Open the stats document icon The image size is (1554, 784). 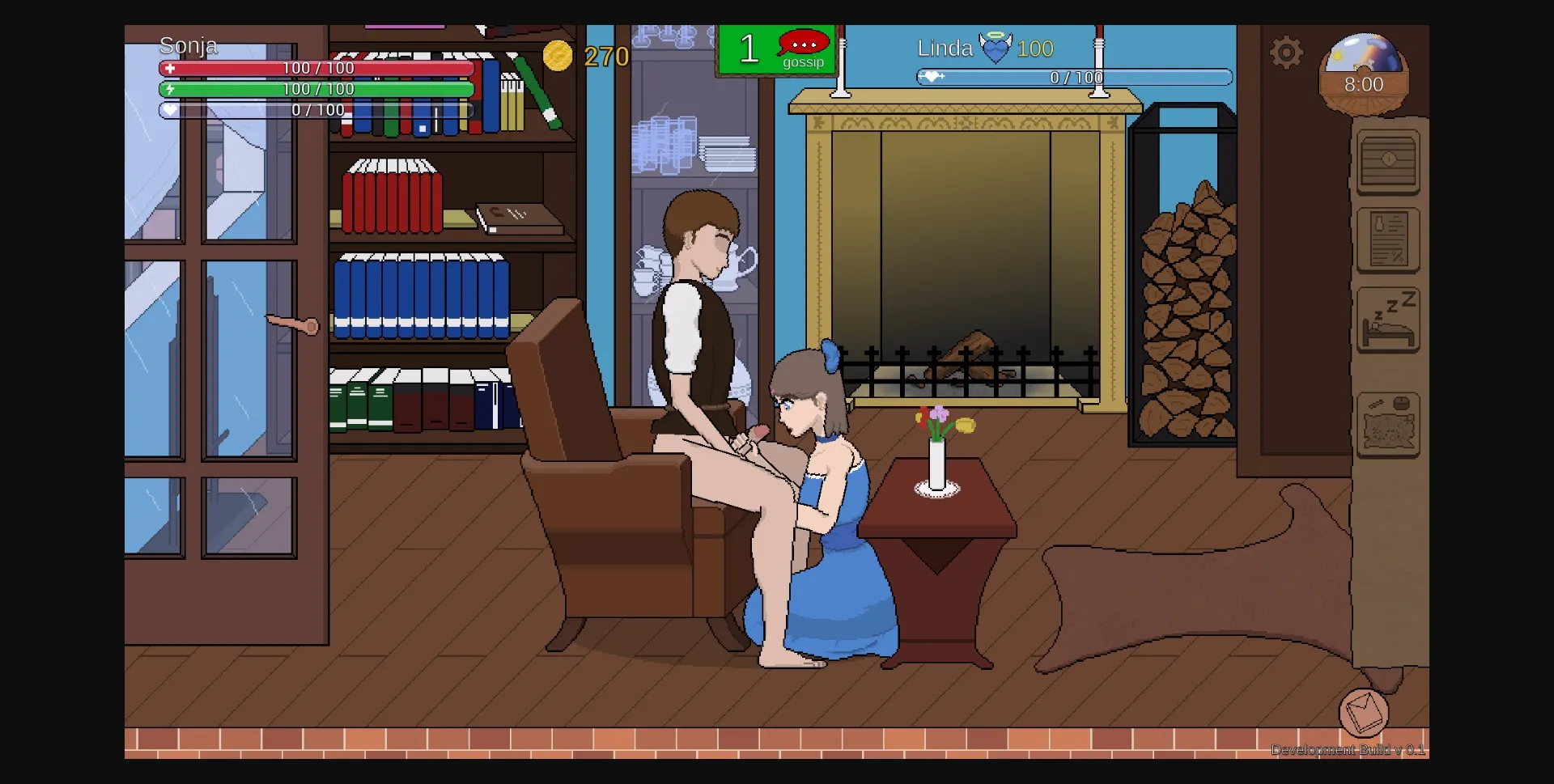tap(1388, 240)
